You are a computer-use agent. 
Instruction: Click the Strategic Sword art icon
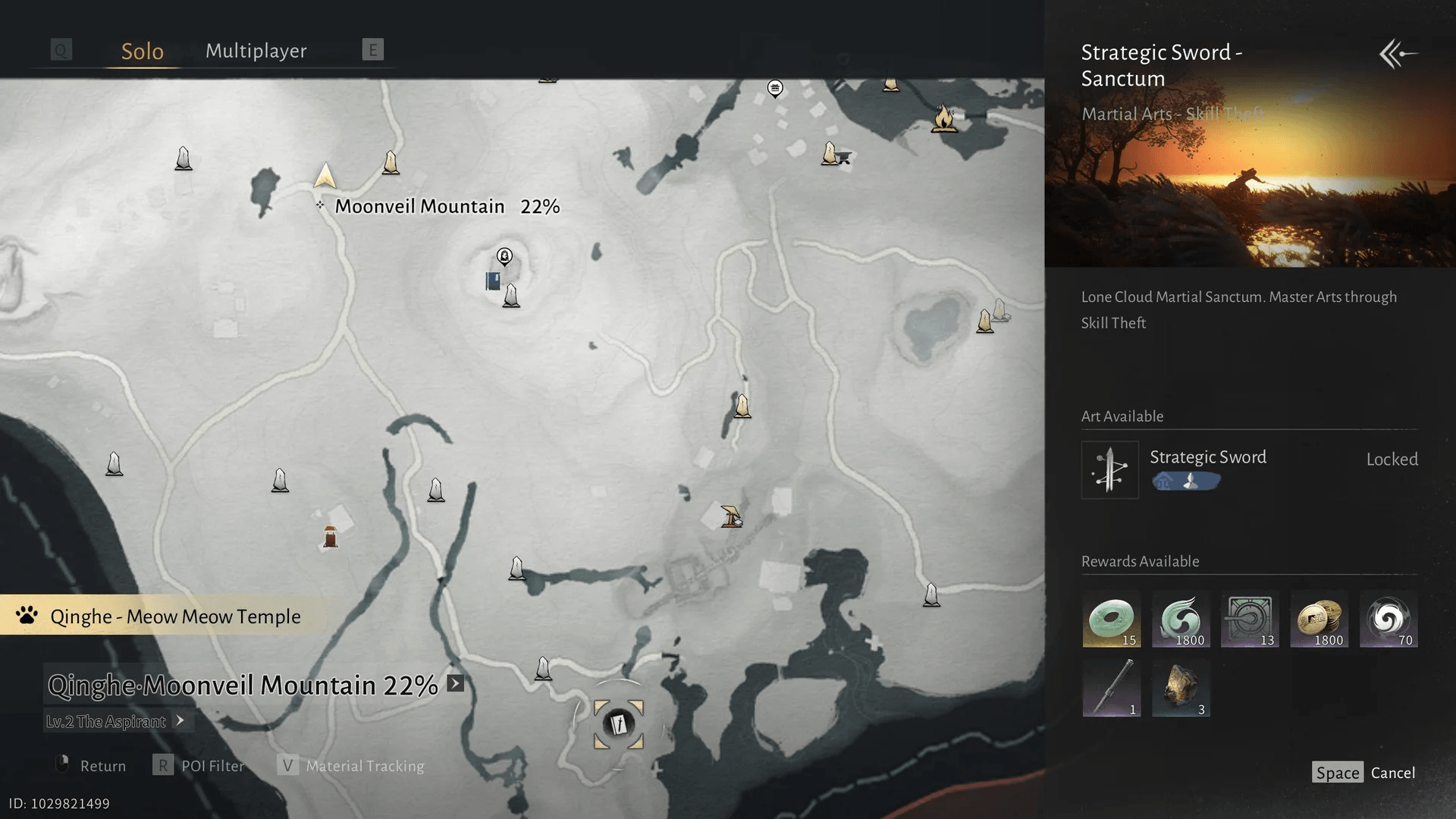pos(1109,469)
